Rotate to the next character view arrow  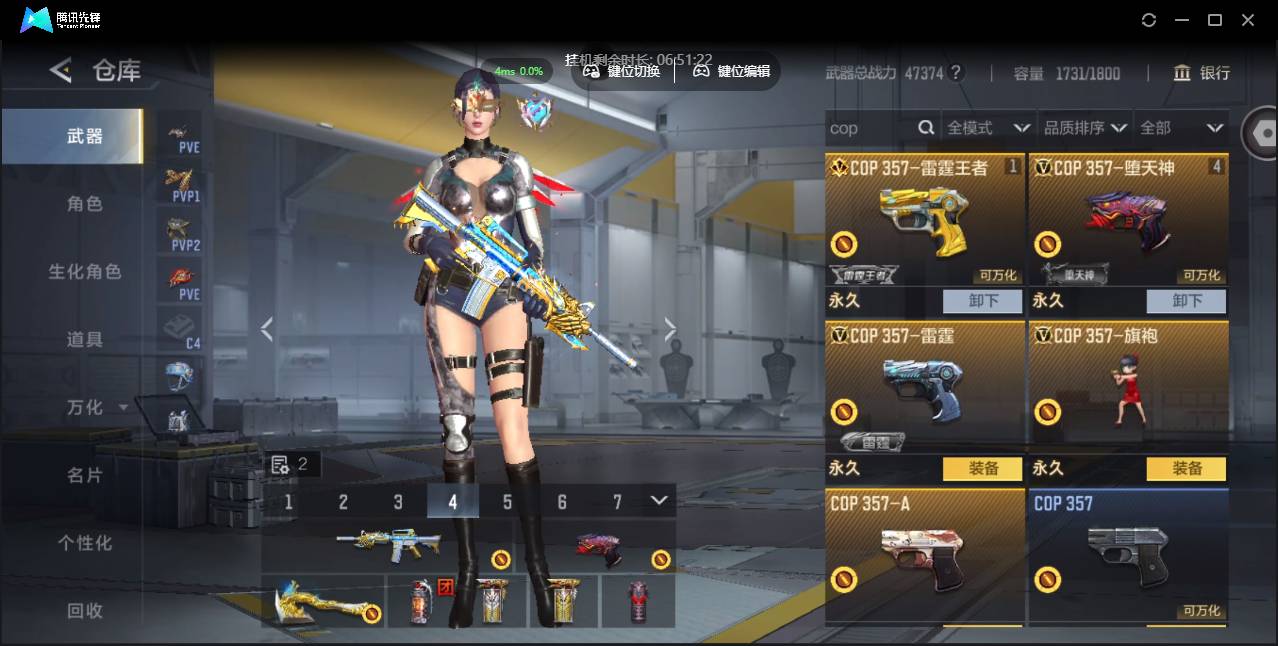click(670, 329)
